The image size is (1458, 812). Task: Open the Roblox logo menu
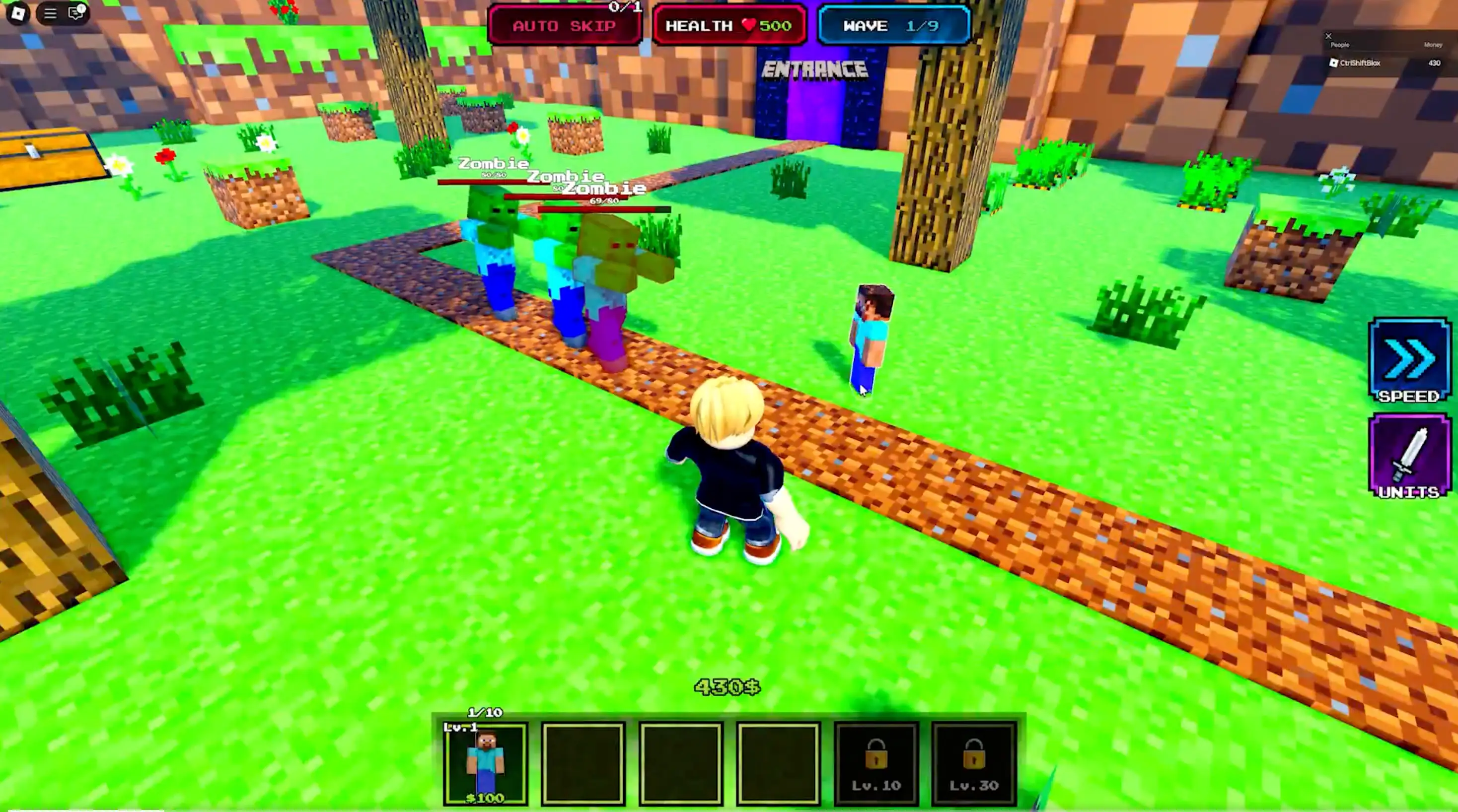pyautogui.click(x=18, y=13)
